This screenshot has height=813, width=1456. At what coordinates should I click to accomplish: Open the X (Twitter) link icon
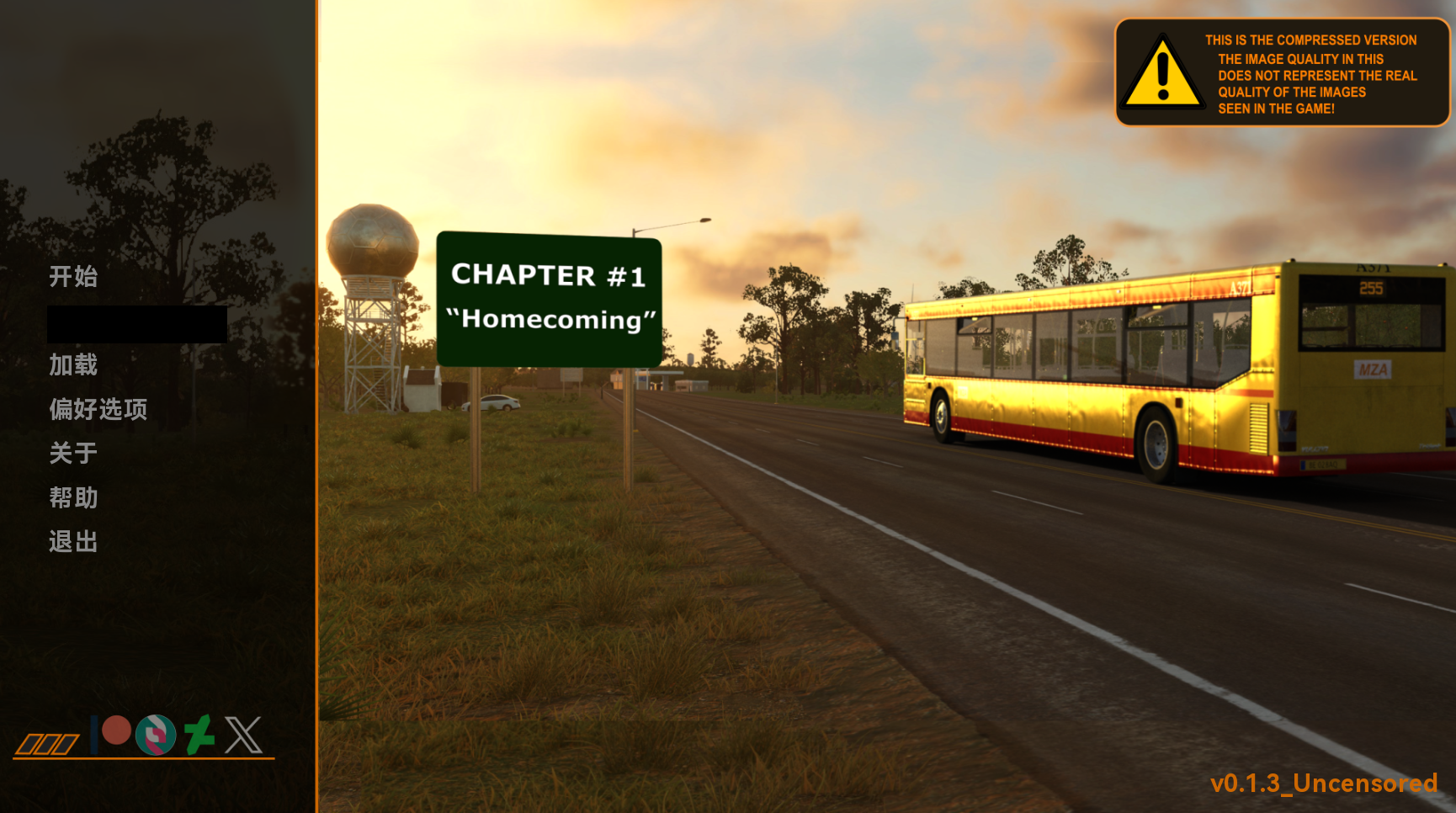(x=243, y=735)
